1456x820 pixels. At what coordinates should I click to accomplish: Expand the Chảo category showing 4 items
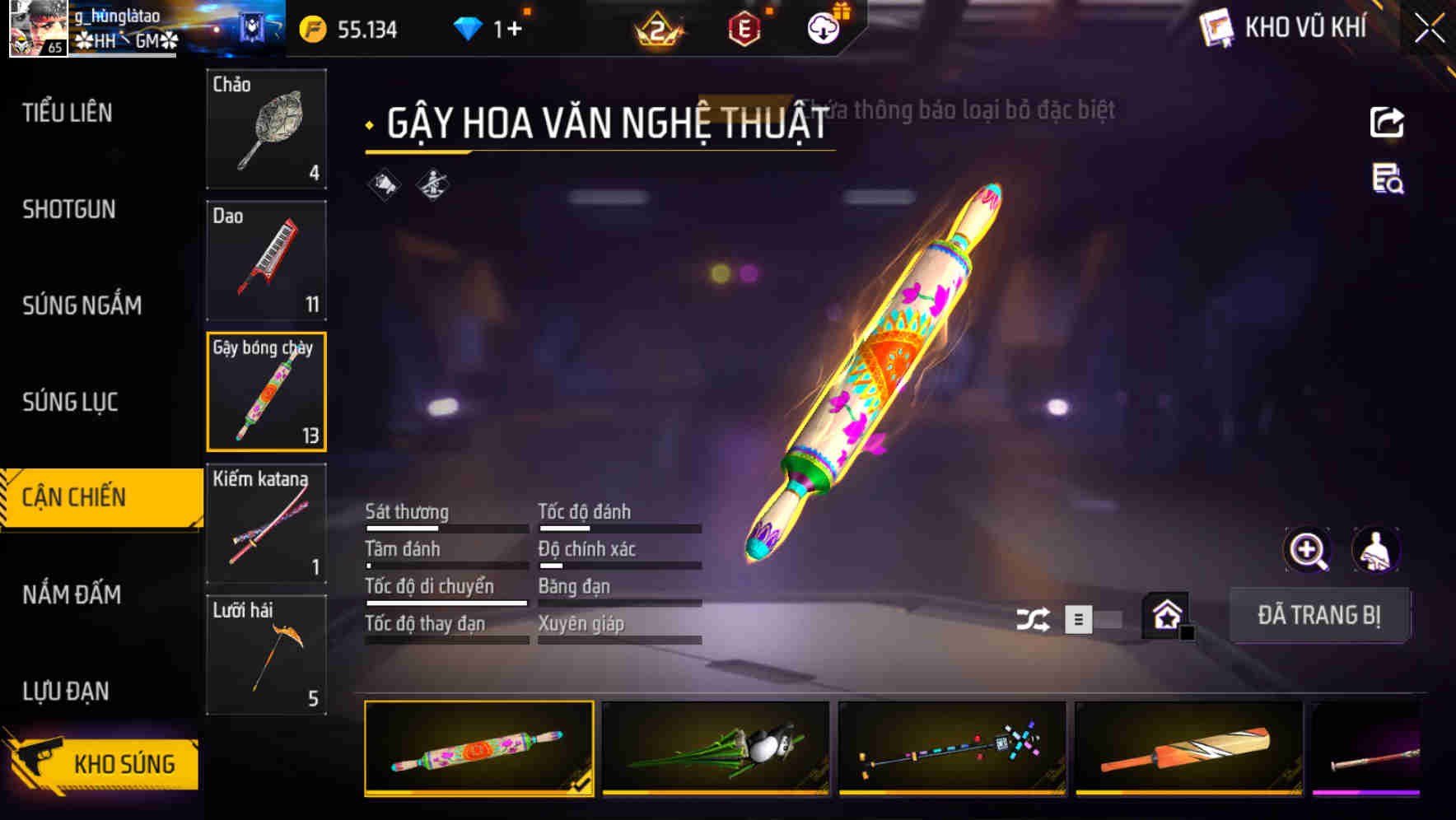(x=265, y=129)
